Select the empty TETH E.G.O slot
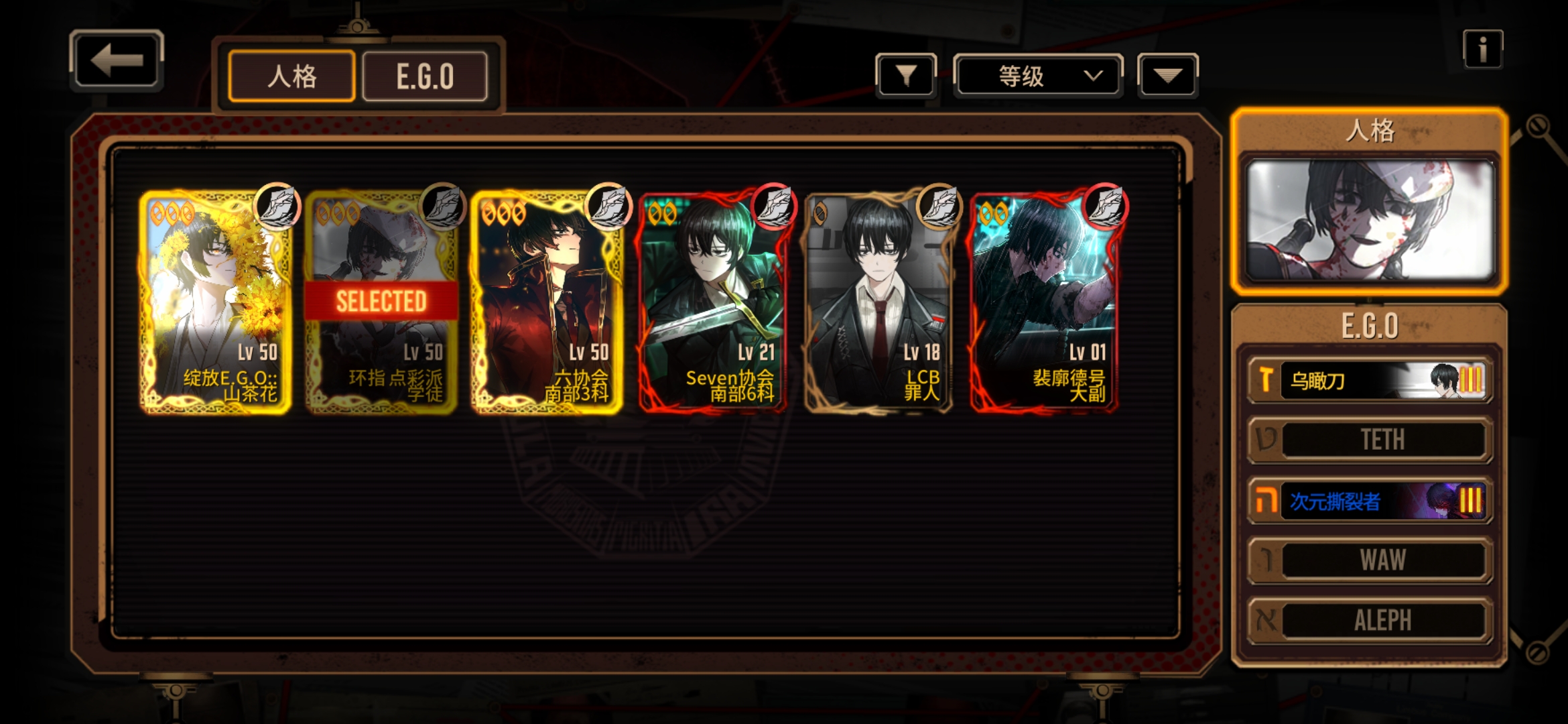The height and width of the screenshot is (724, 1568). 1370,440
